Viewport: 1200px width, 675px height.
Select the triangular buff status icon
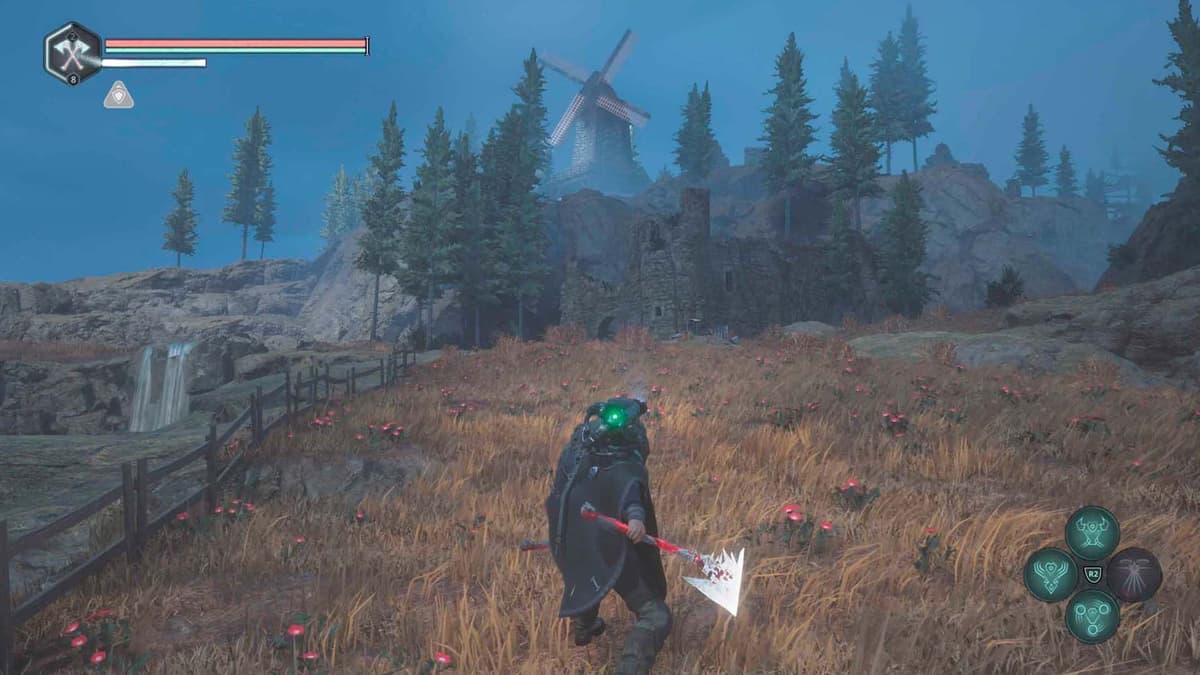coord(118,96)
